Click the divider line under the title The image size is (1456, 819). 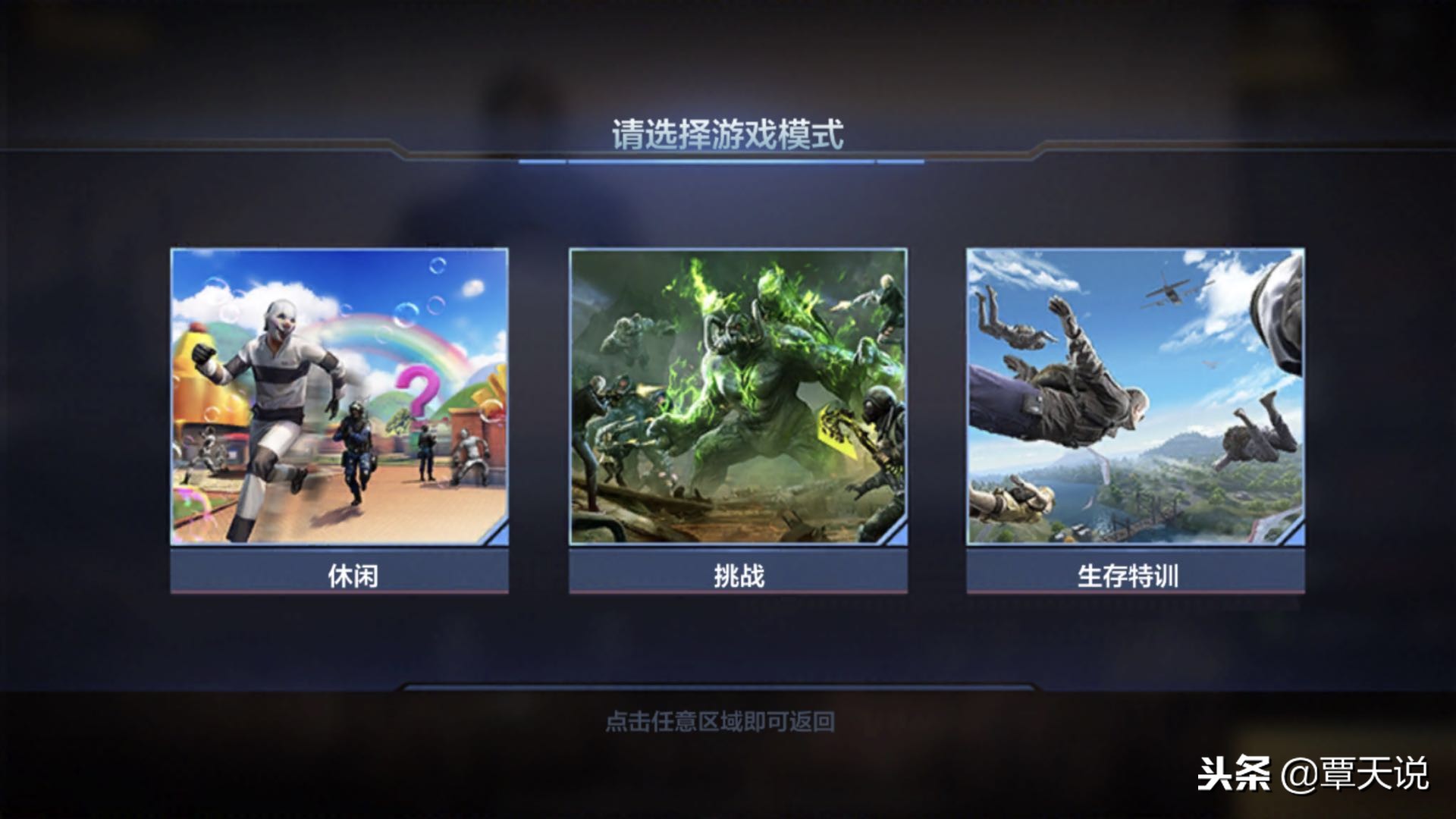728,162
